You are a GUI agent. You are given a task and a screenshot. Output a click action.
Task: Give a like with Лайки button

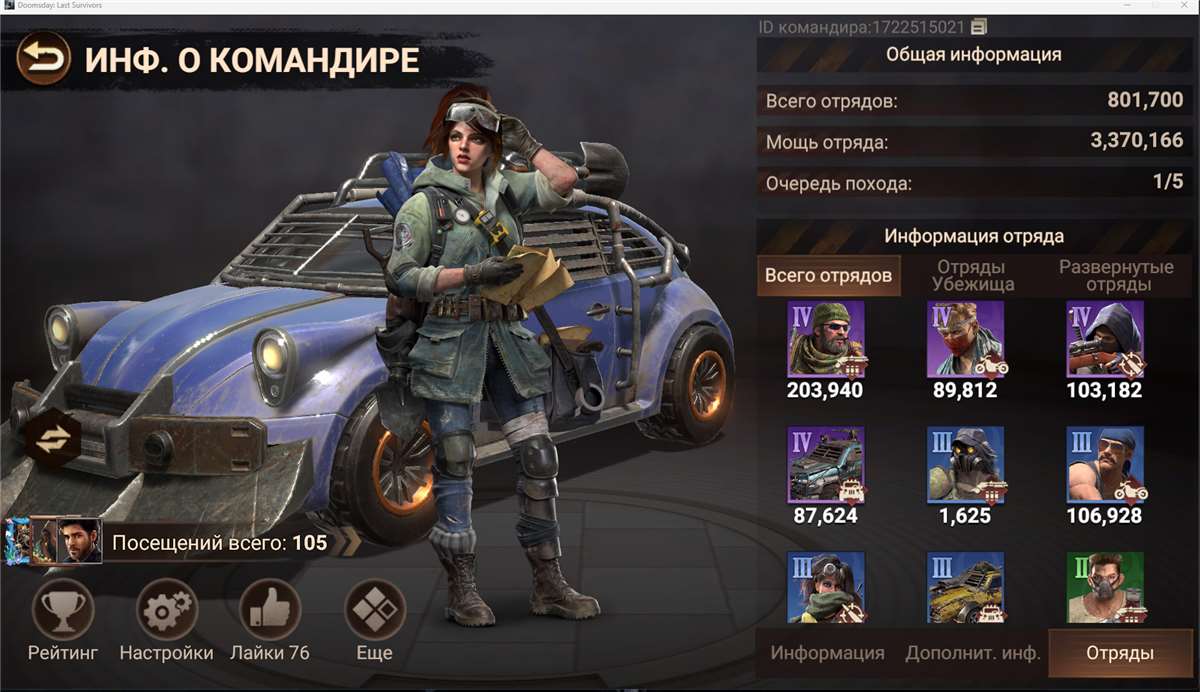tap(270, 610)
